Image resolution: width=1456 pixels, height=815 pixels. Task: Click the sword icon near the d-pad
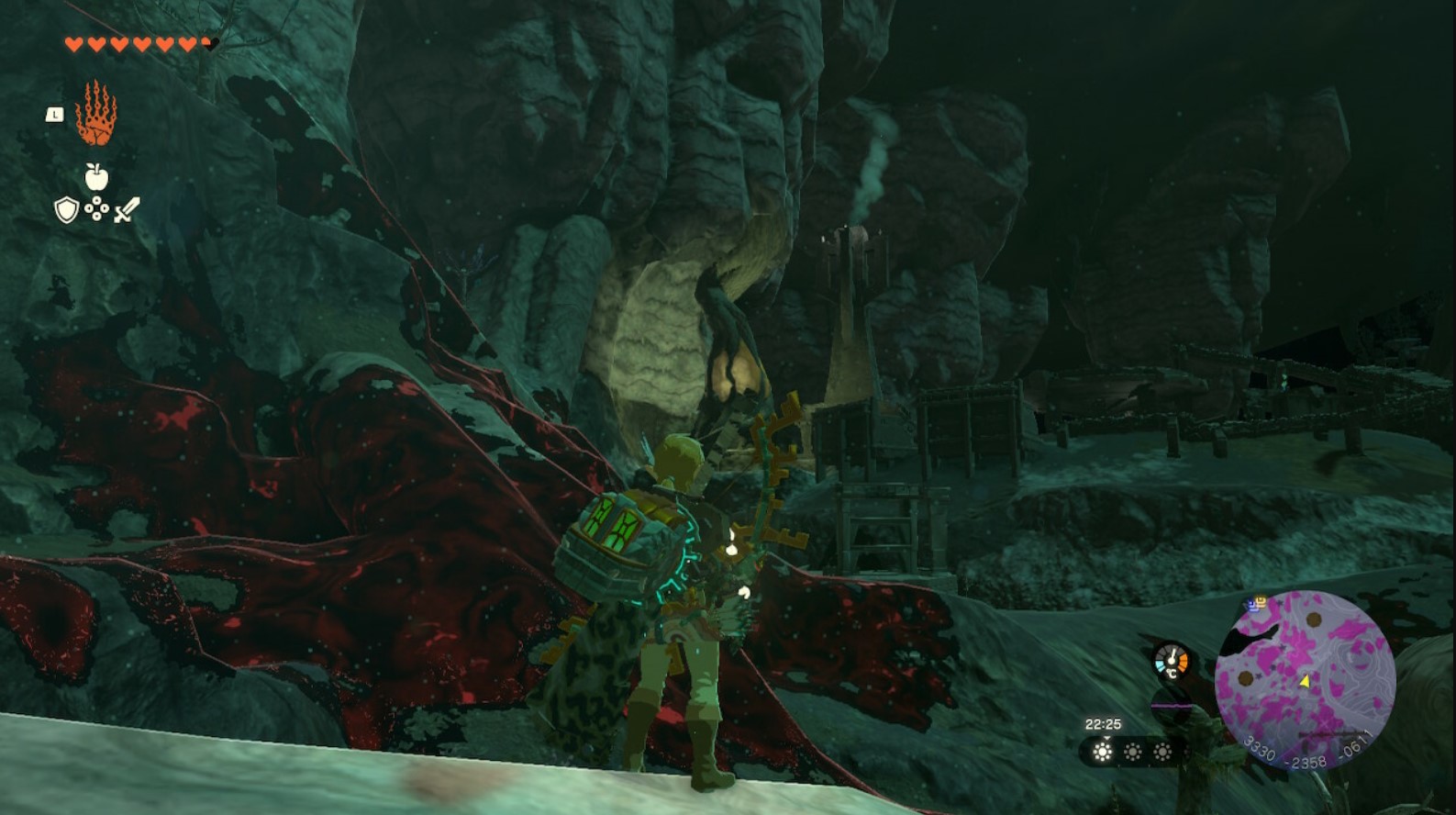(x=128, y=210)
